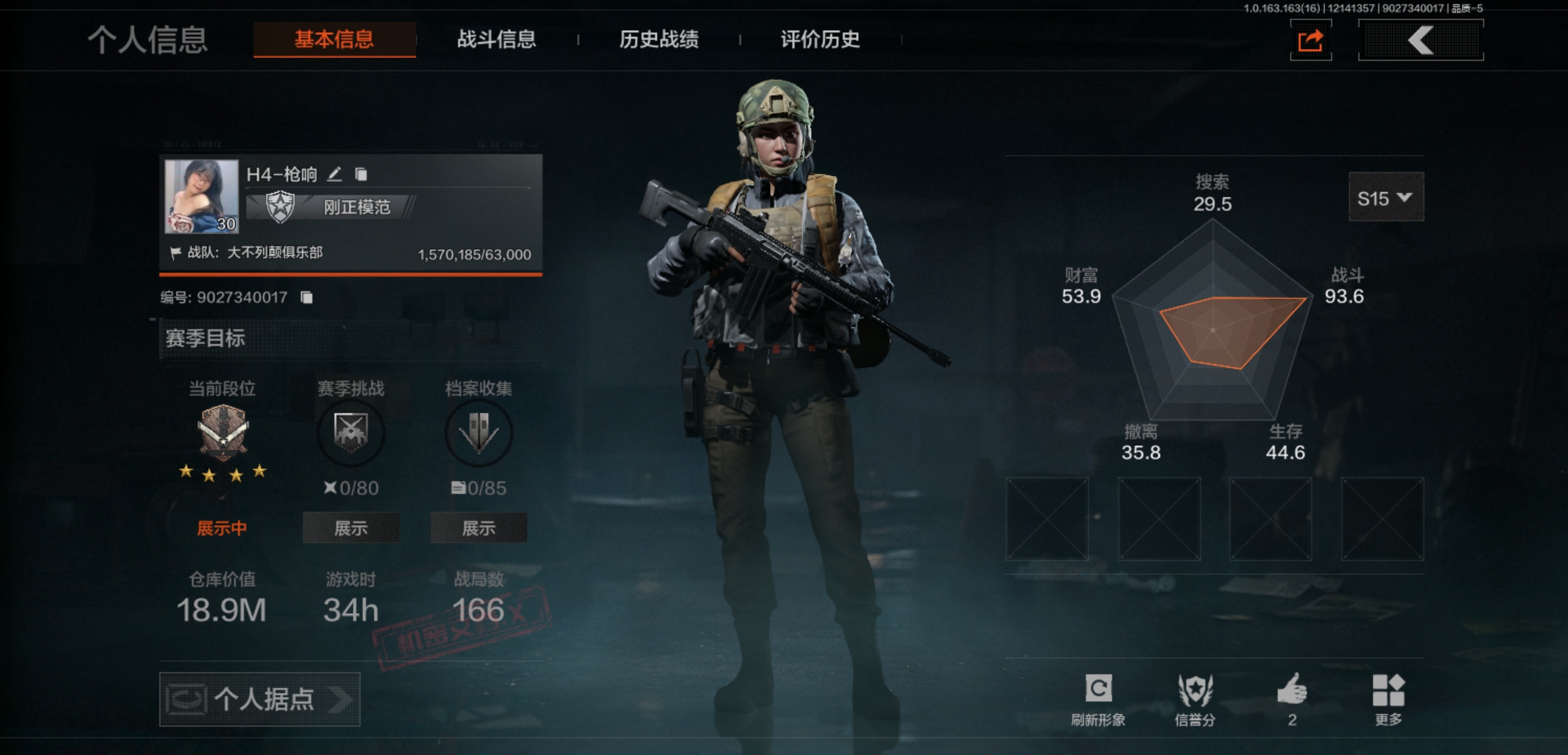This screenshot has height=755, width=1568.
Task: Refresh the character with 刷新形象
Action: click(1098, 698)
